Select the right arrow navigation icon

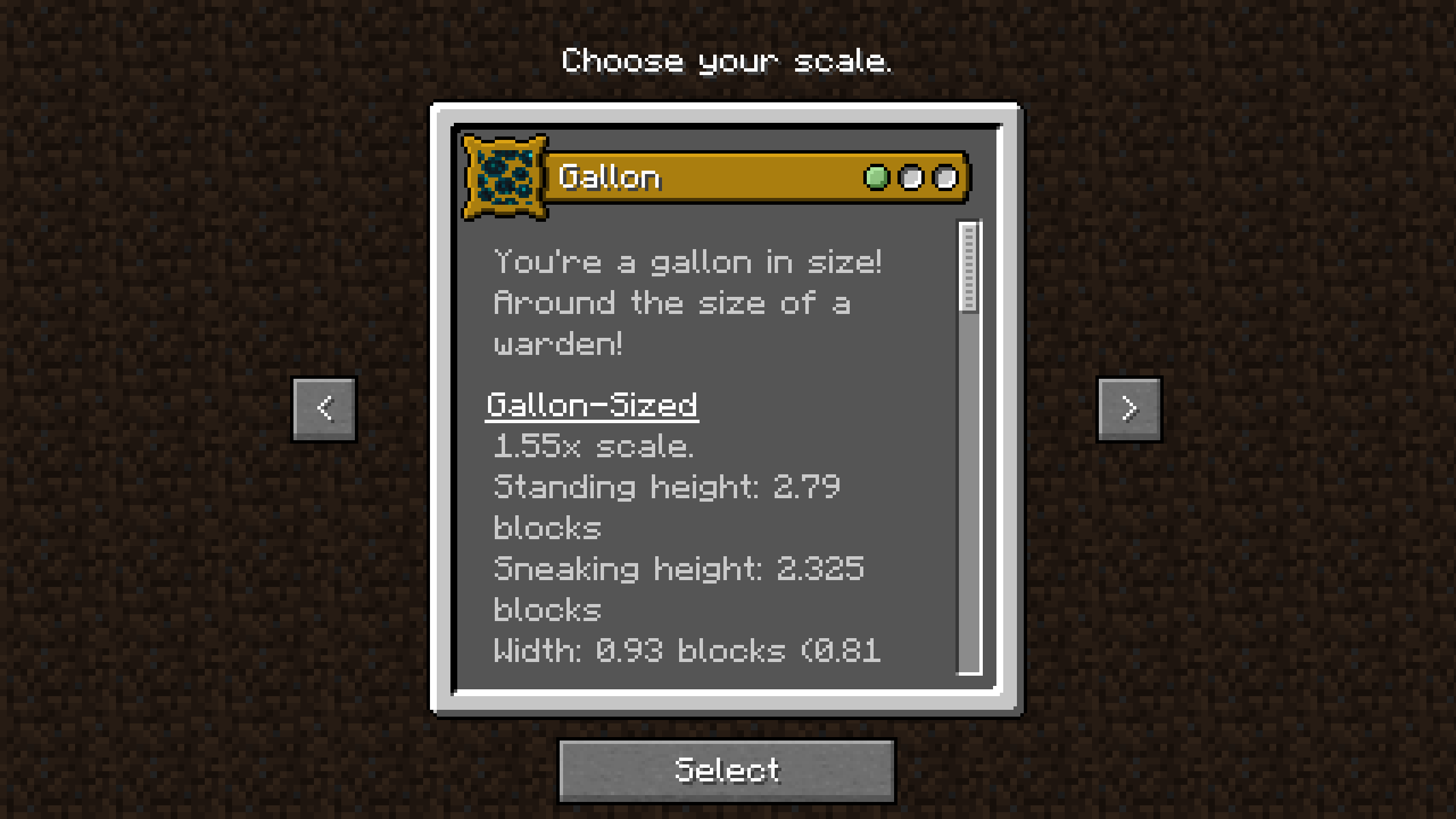pos(1129,408)
